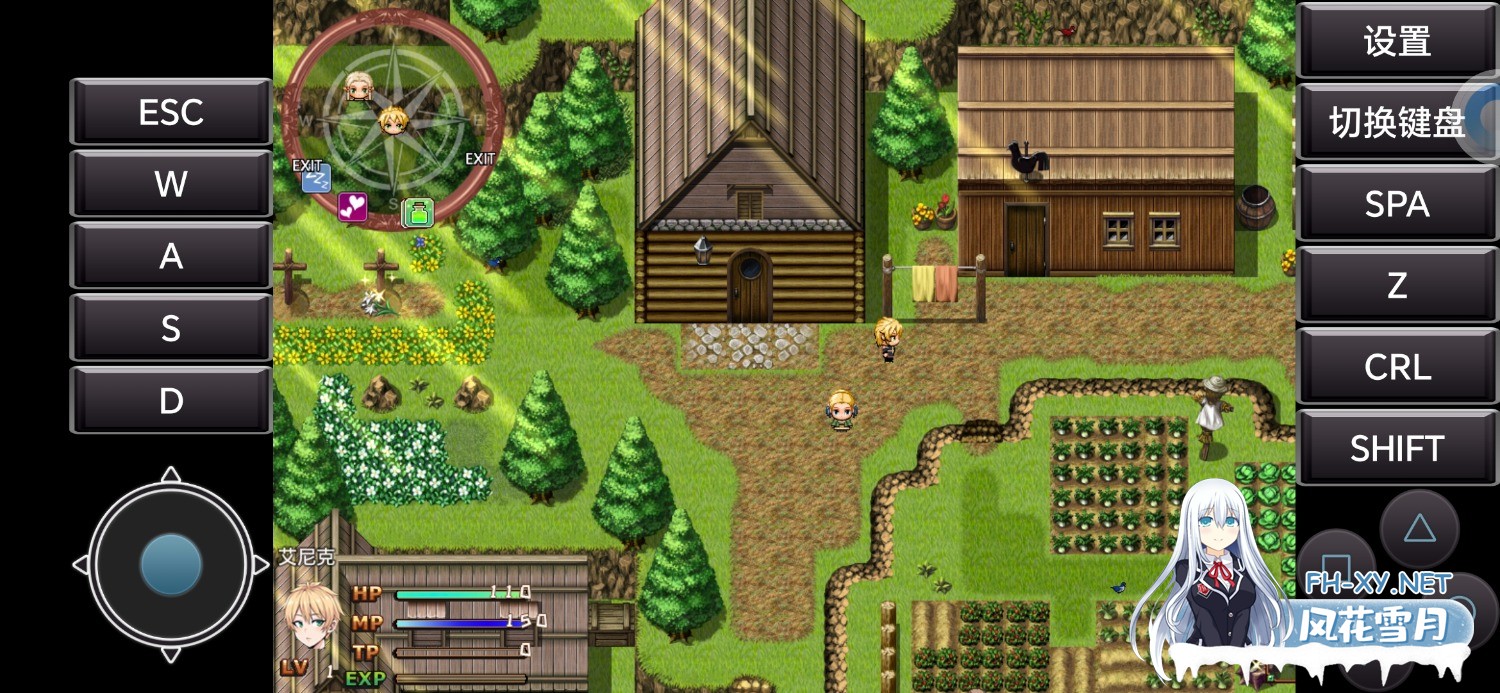Viewport: 1500px width, 693px height.
Task: Open the 设置 settings button
Action: [1397, 41]
